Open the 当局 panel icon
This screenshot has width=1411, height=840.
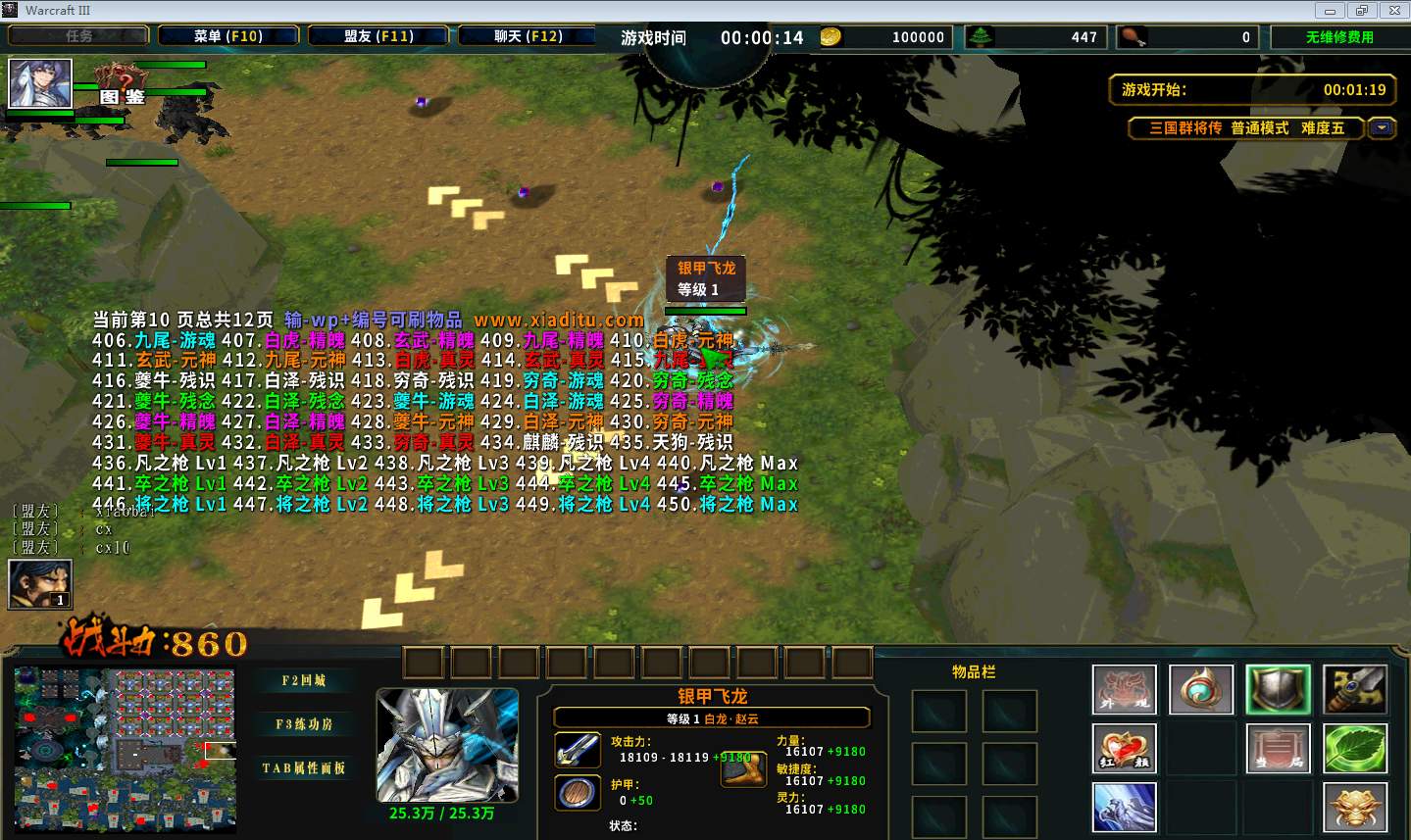pyautogui.click(x=1278, y=749)
